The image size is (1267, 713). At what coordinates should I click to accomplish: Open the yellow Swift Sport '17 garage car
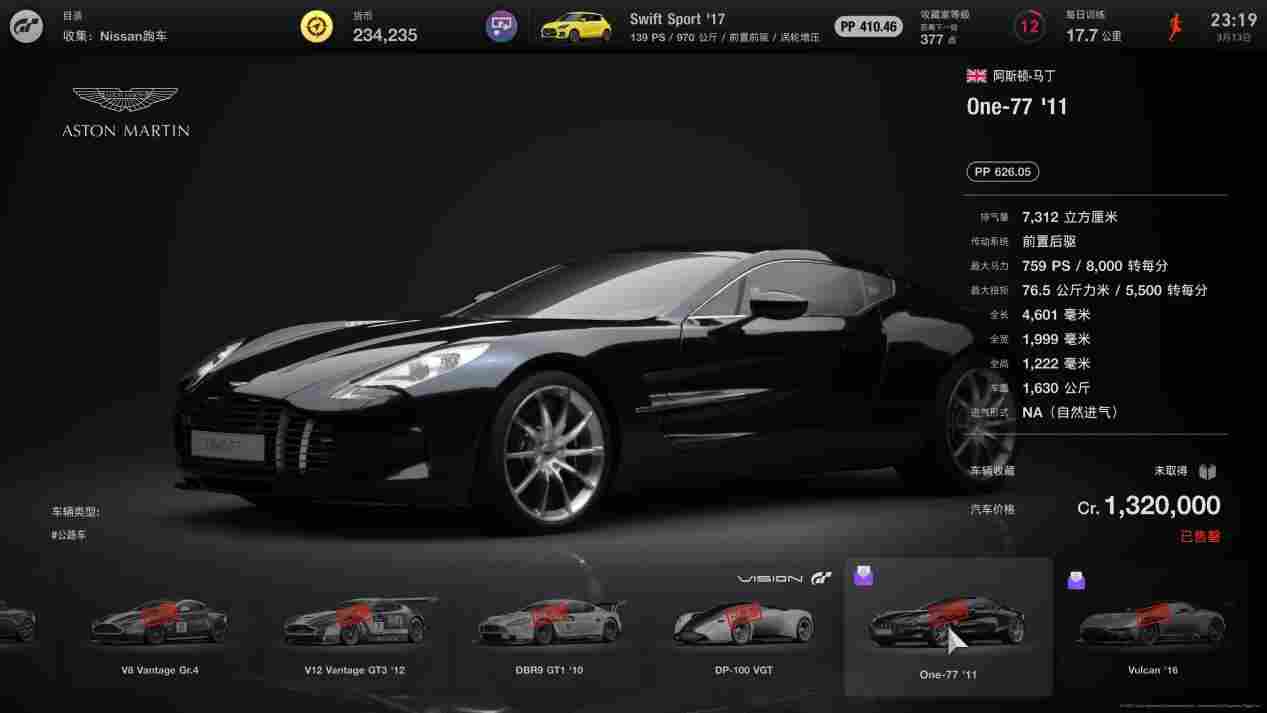pyautogui.click(x=576, y=27)
